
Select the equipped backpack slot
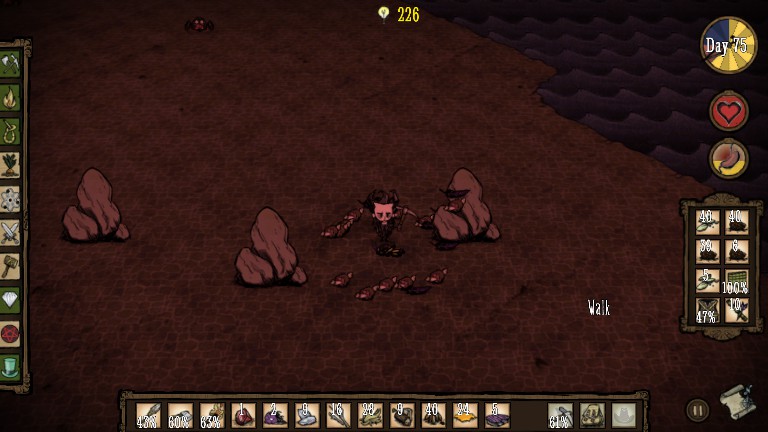[x=593, y=415]
